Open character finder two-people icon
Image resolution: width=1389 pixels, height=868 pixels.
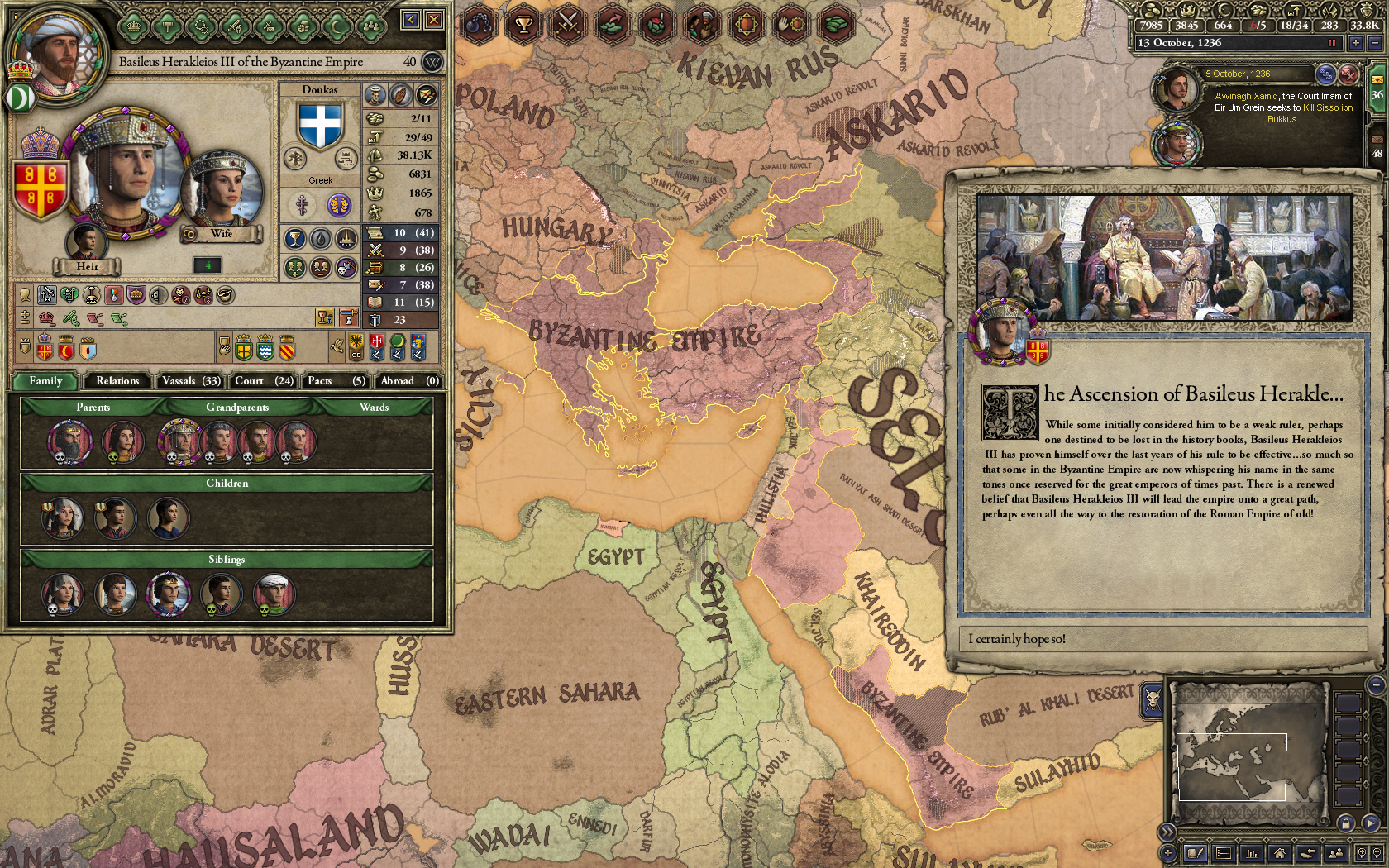(x=1335, y=852)
